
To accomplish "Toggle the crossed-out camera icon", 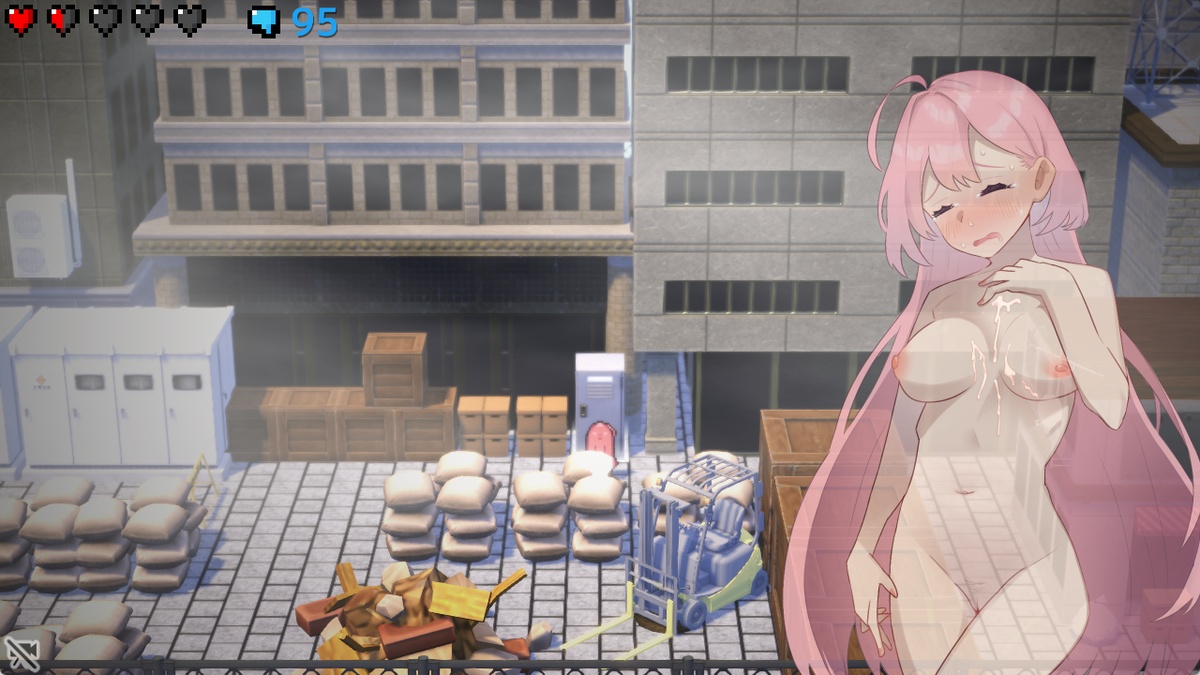I will [x=21, y=651].
